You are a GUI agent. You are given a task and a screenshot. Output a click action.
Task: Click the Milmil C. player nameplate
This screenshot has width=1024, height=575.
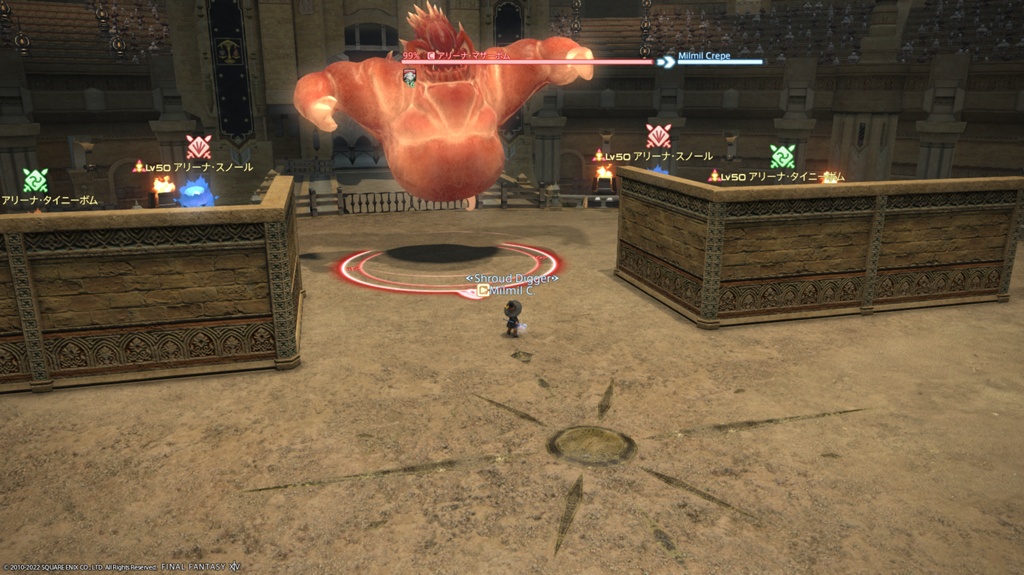(x=515, y=290)
